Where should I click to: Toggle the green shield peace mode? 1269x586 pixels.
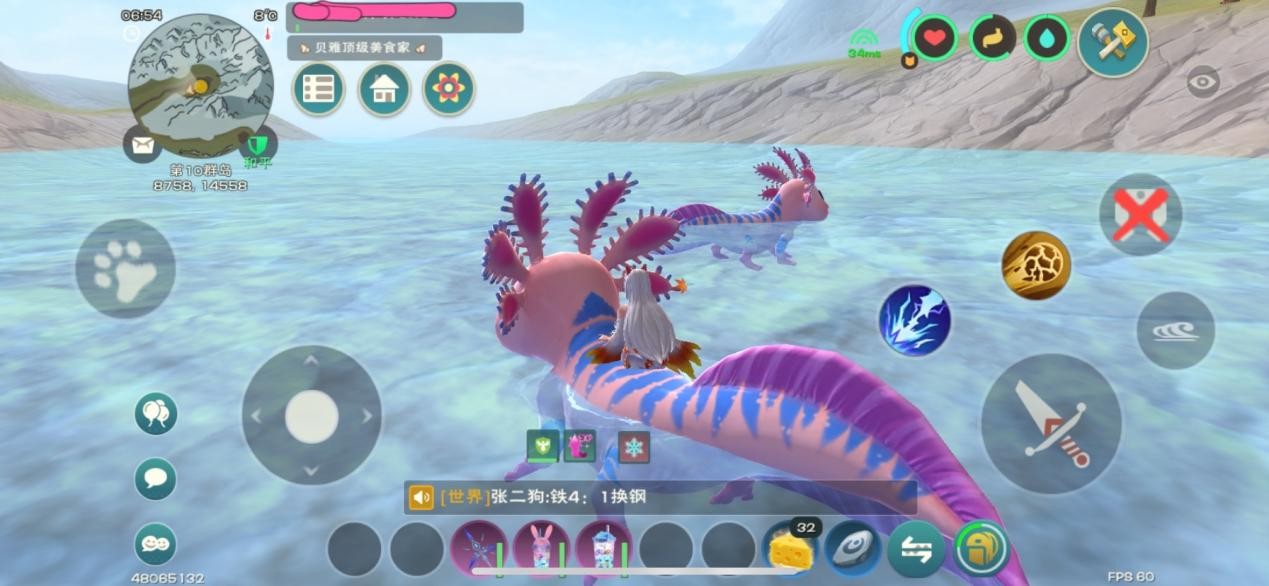[257, 146]
